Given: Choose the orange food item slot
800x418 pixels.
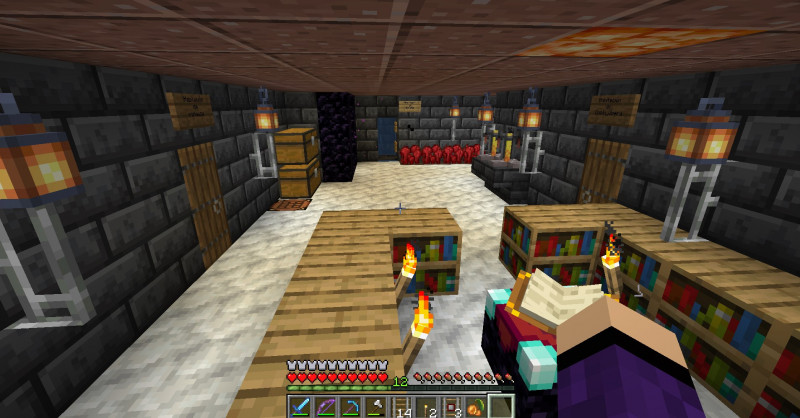Looking at the screenshot, I should point(476,407).
